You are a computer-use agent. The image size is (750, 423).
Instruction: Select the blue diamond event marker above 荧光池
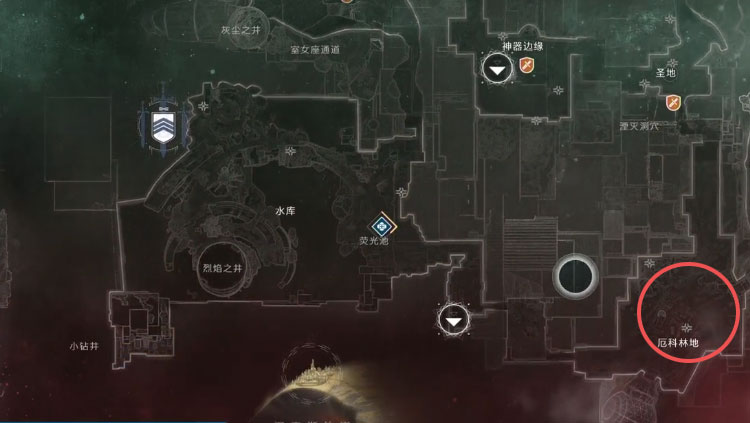tap(381, 226)
